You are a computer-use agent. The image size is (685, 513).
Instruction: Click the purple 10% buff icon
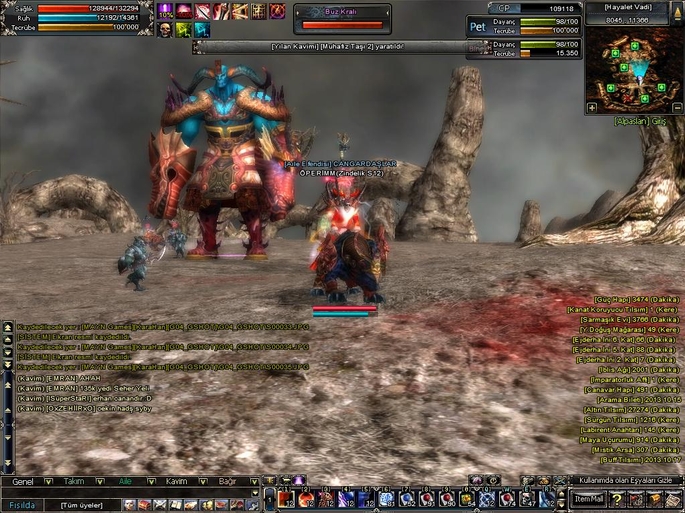pos(165,11)
